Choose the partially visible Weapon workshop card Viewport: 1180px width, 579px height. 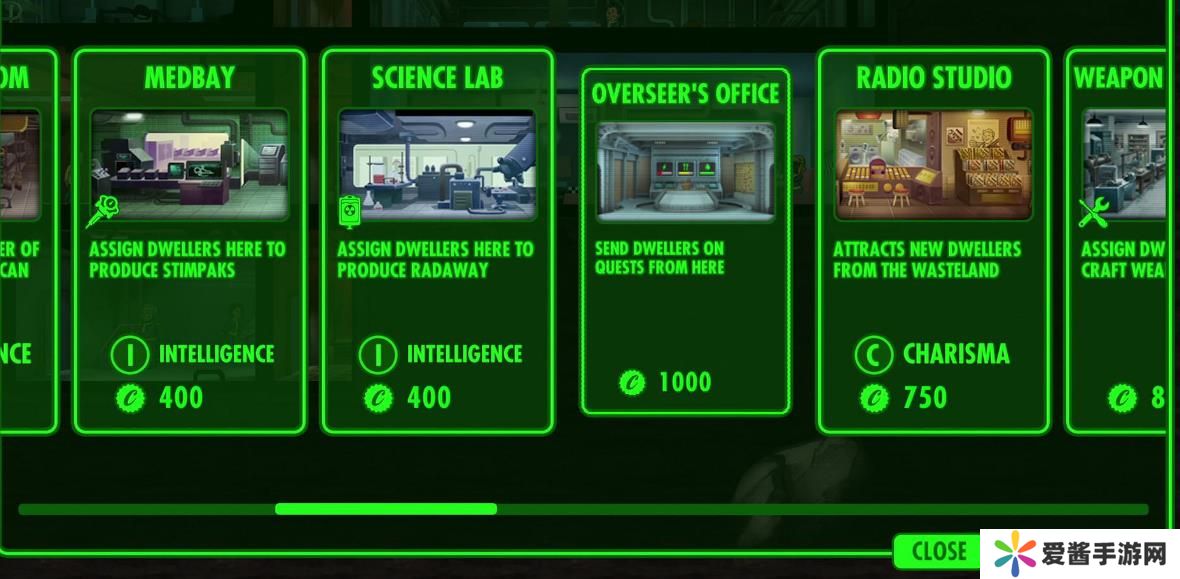click(x=1118, y=241)
